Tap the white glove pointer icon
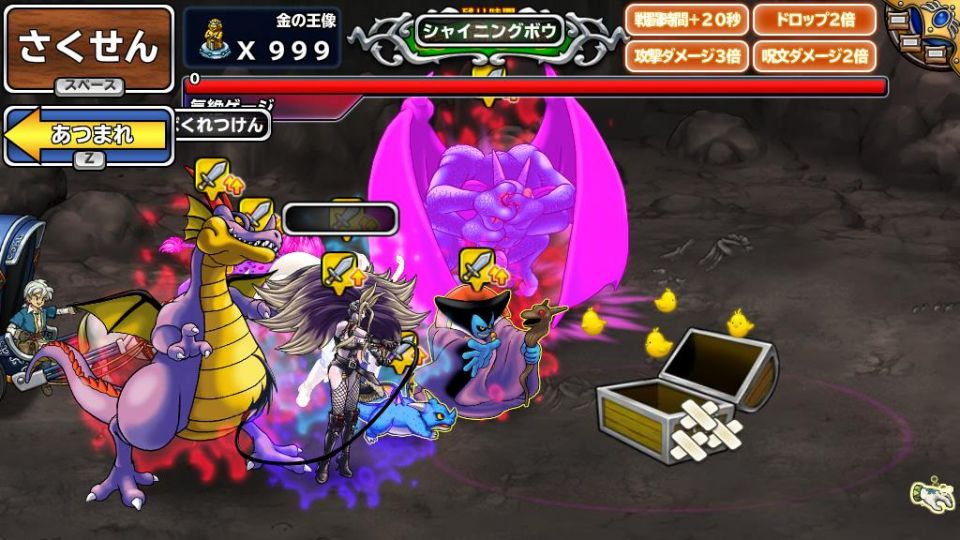The image size is (960, 540). 930,493
